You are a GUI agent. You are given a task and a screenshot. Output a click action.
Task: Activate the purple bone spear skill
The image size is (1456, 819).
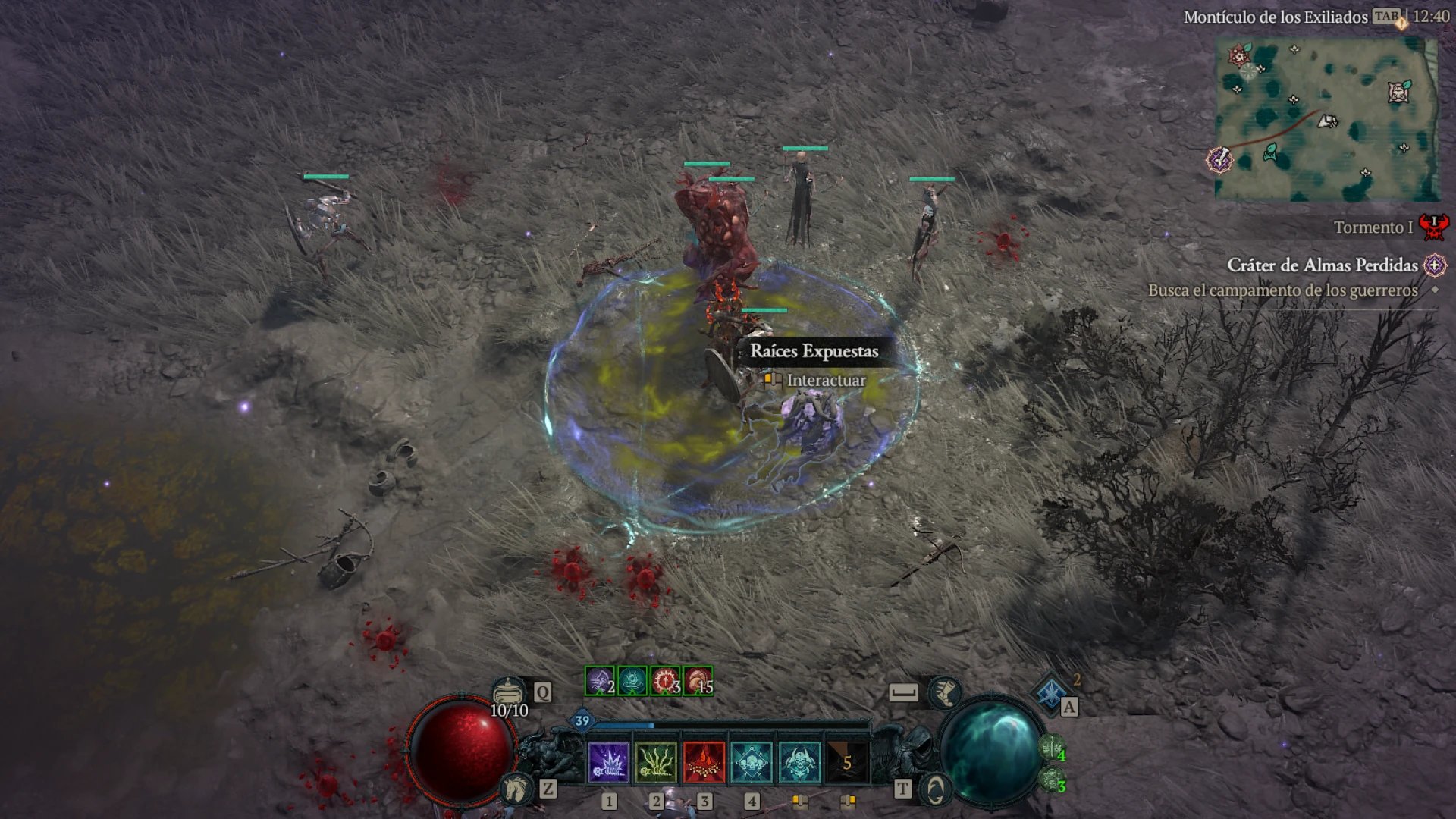(608, 762)
